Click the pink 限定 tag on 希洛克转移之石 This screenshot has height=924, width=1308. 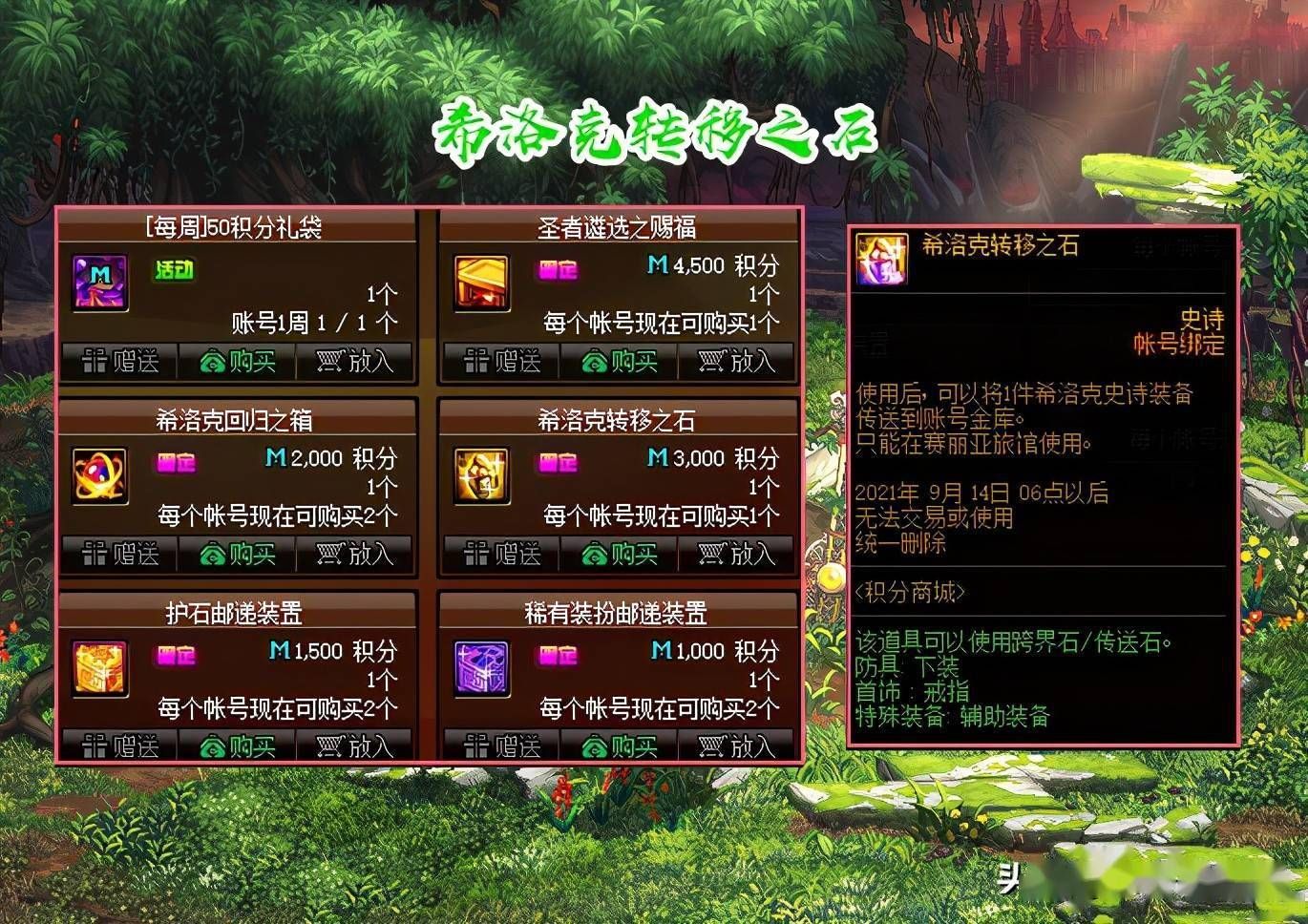(x=559, y=463)
